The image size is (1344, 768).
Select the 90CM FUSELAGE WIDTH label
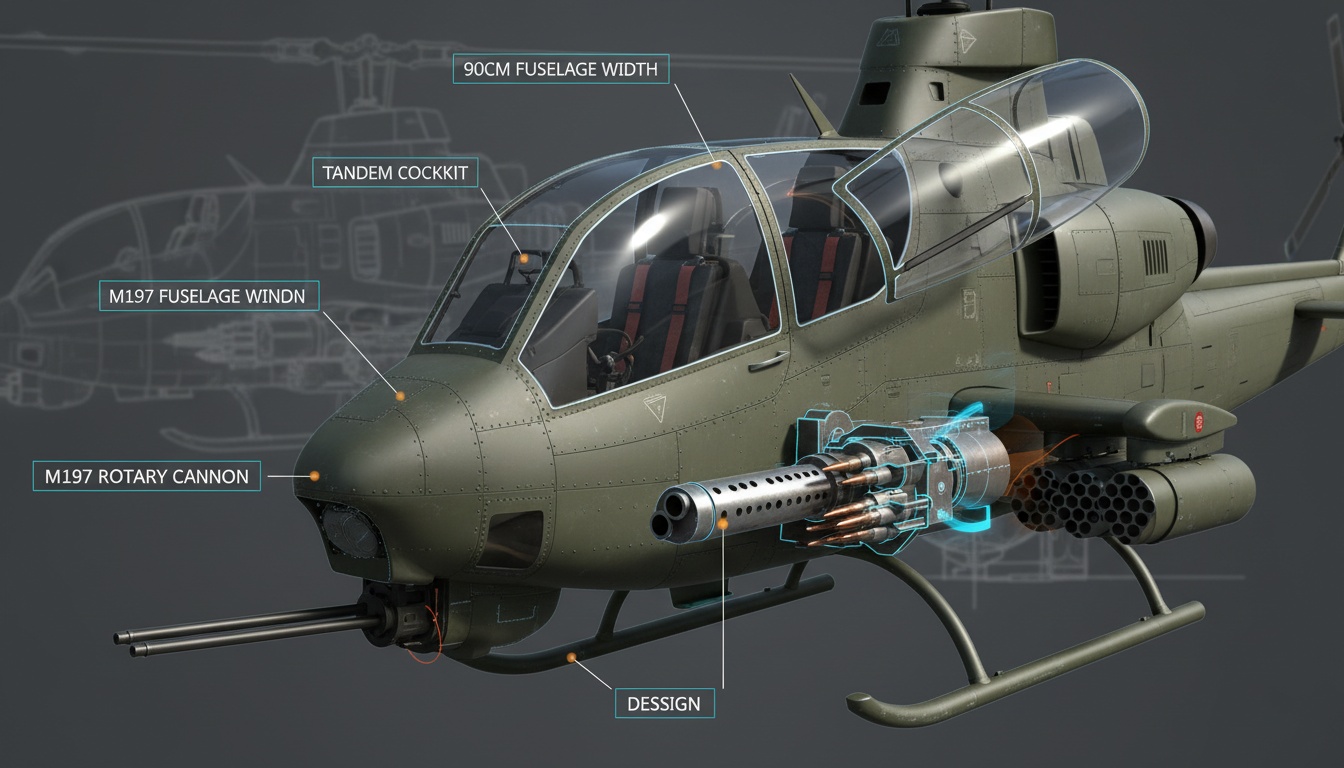(x=562, y=69)
